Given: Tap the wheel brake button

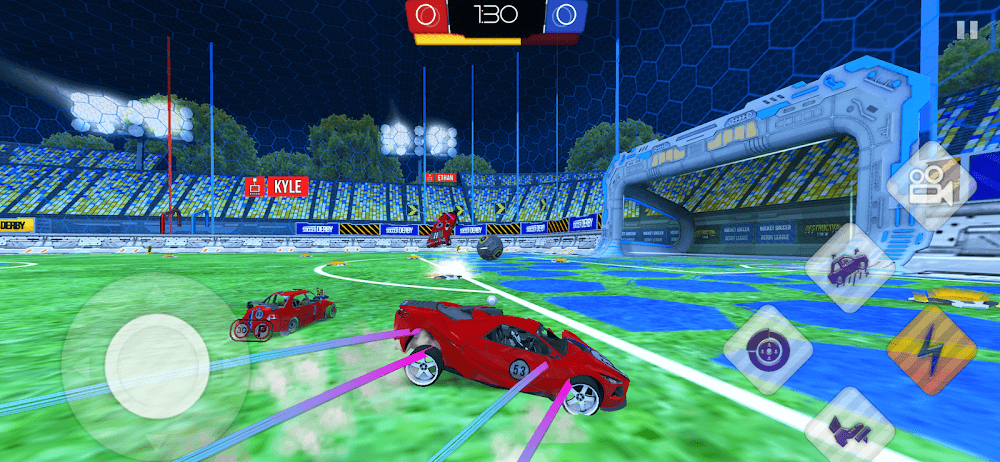Looking at the screenshot, I should [767, 348].
